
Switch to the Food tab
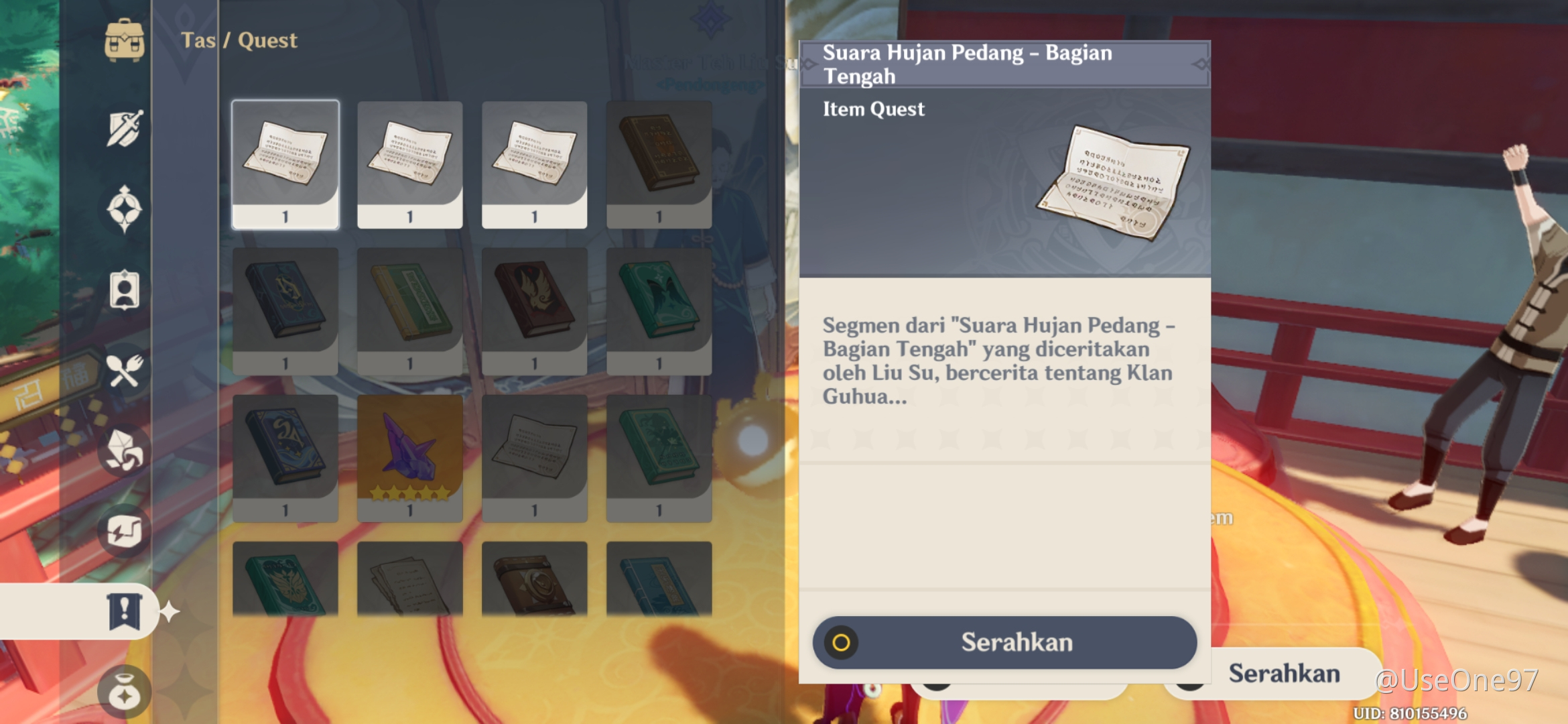125,371
